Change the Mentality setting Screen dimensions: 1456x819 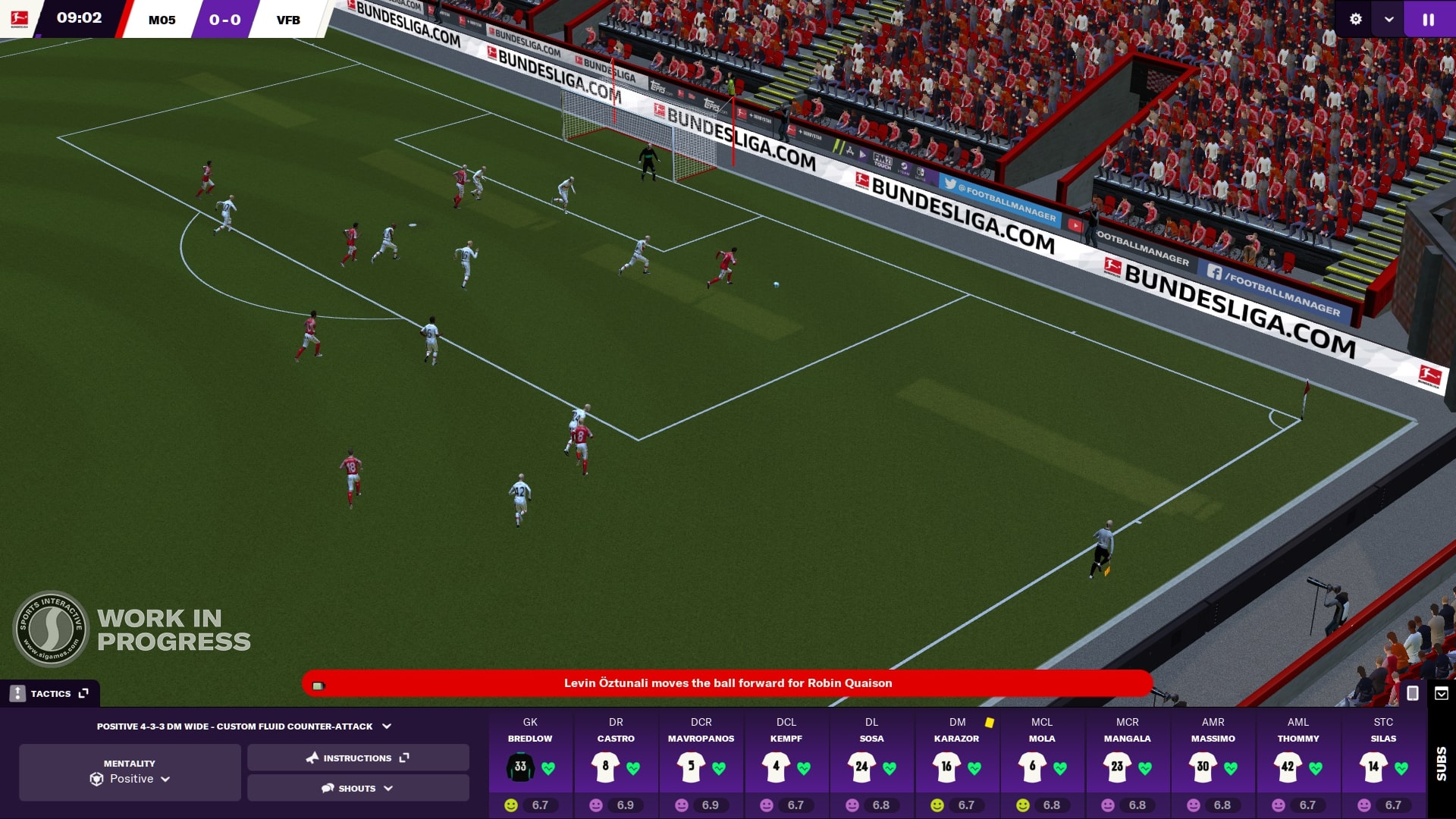(130, 772)
